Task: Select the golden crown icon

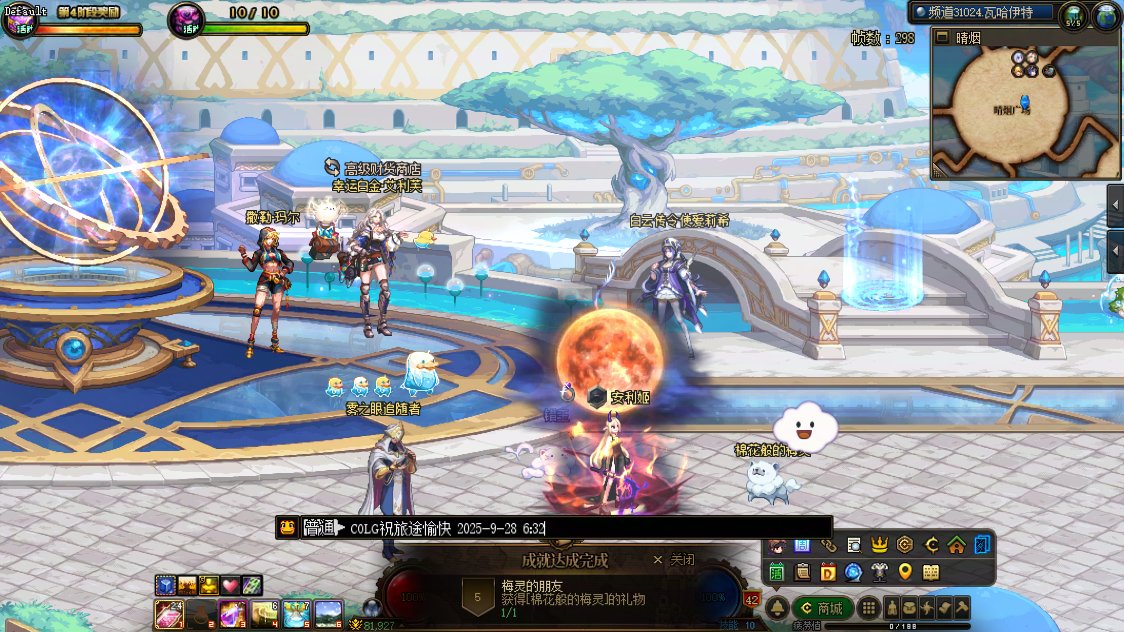Action: 879,545
